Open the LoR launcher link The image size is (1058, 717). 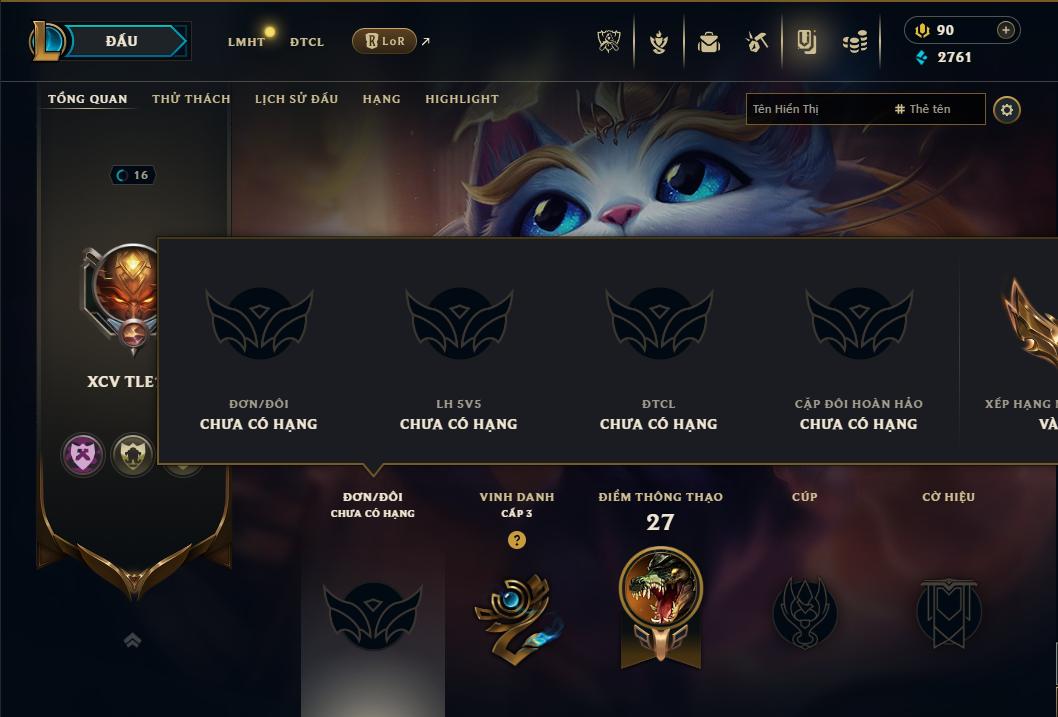pos(385,41)
